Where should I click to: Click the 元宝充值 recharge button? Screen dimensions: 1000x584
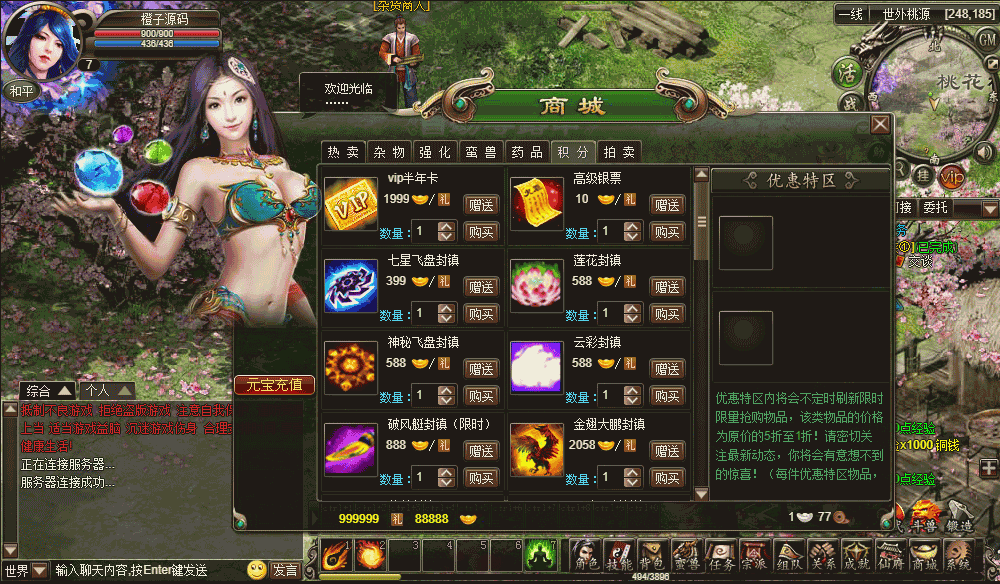click(274, 385)
